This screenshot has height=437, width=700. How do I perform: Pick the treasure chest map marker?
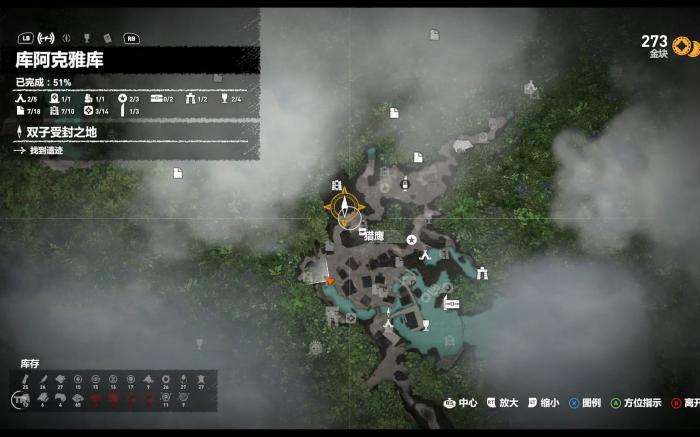451,303
